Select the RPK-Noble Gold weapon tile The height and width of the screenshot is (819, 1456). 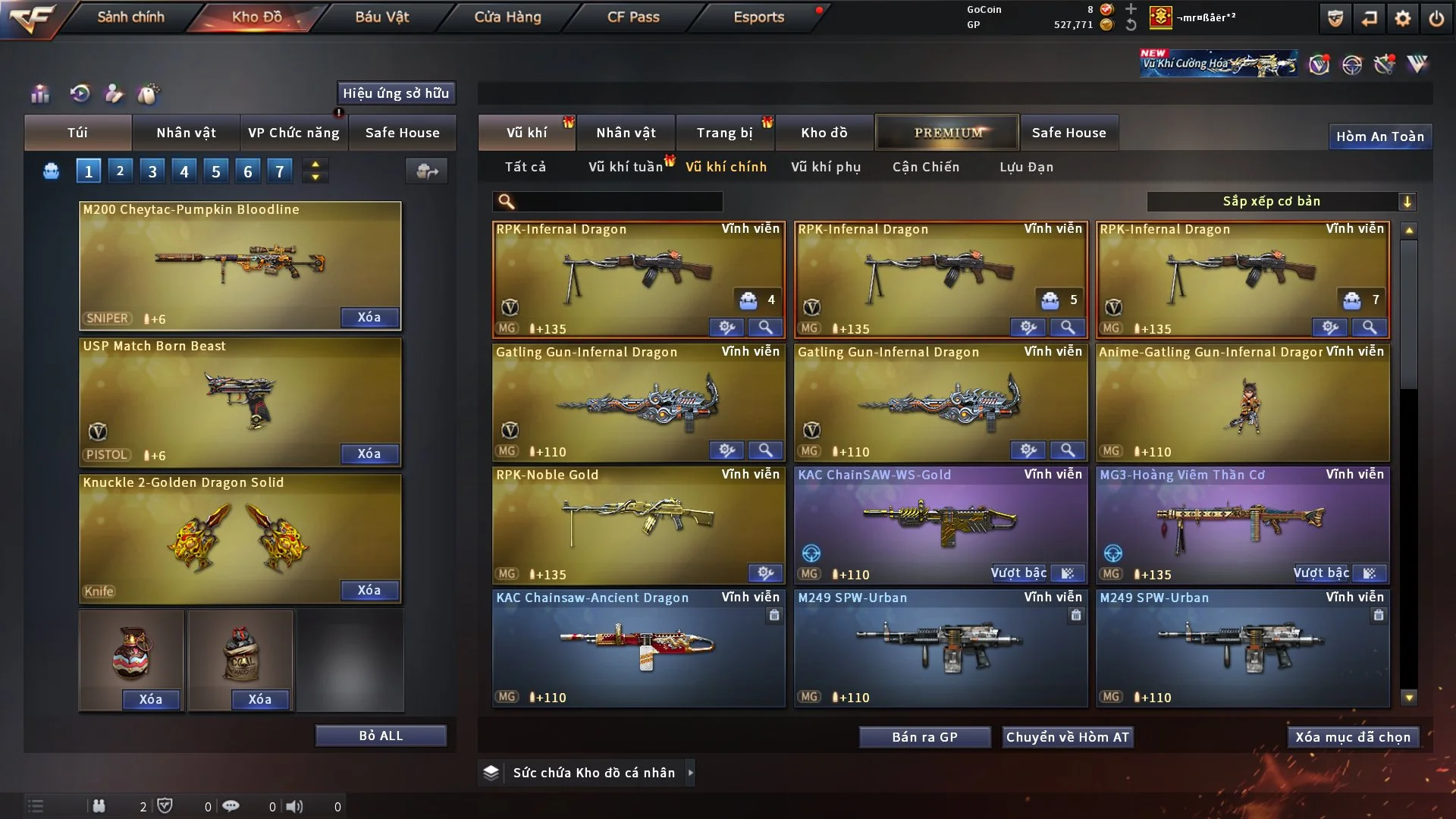(638, 525)
